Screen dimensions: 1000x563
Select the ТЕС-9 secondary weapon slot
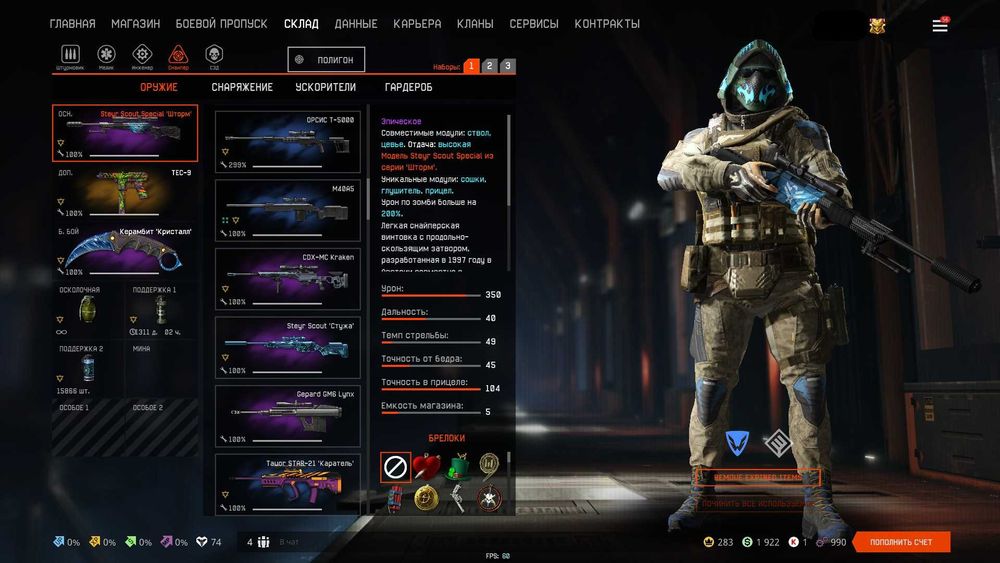pos(125,192)
